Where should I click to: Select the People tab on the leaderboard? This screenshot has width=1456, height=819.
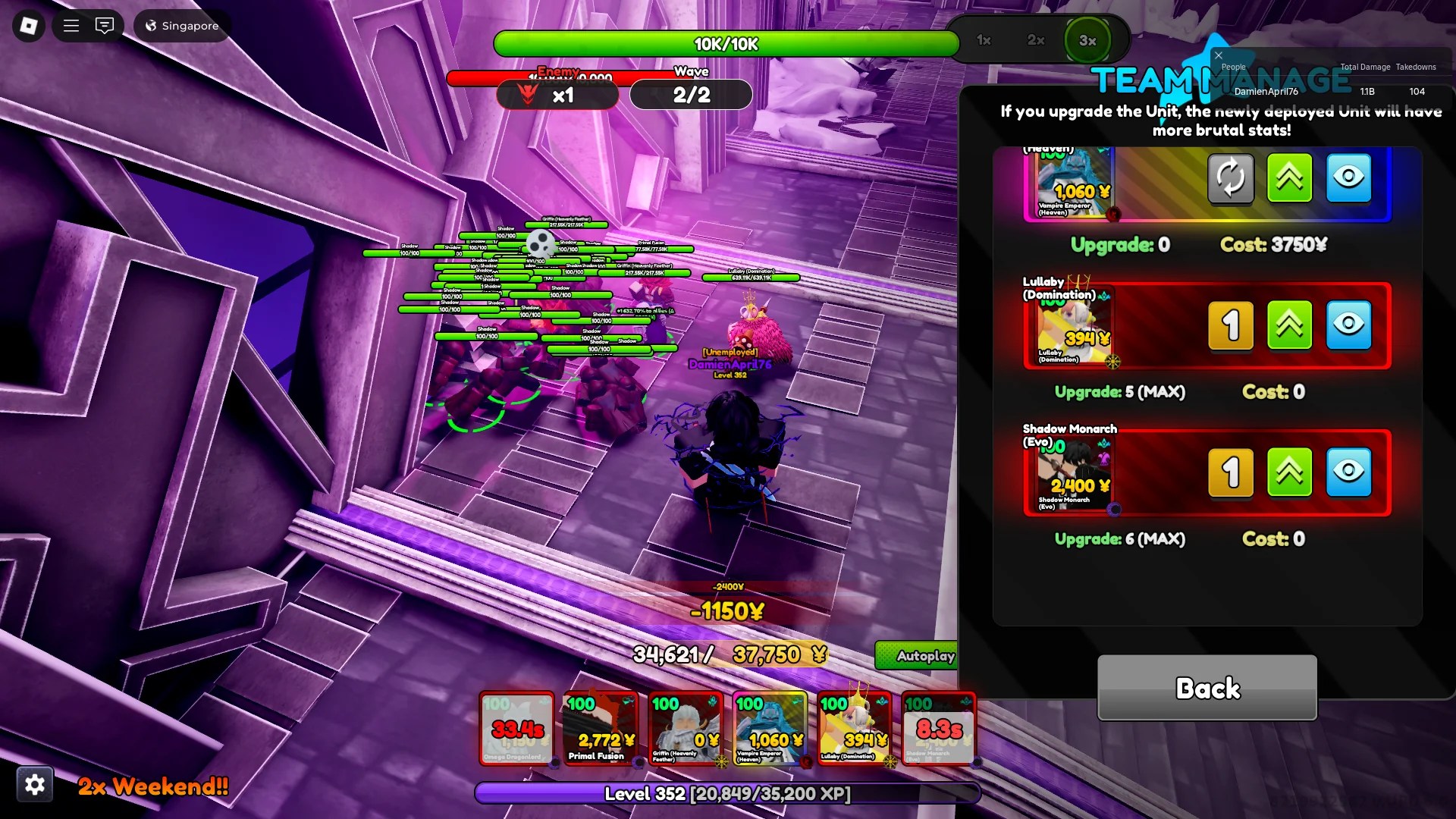pos(1232,67)
